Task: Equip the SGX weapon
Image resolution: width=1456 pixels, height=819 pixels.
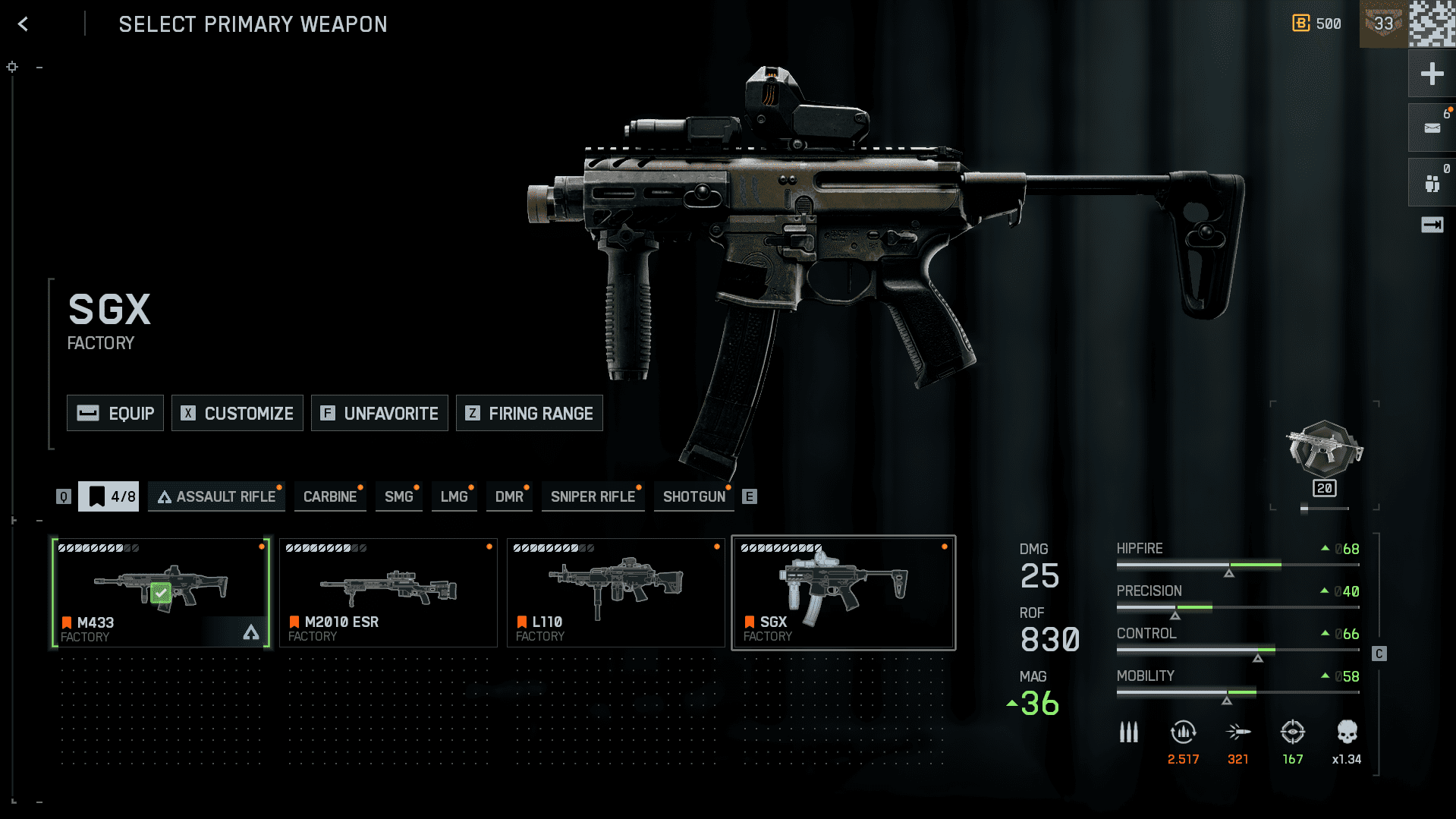Action: pyautogui.click(x=115, y=413)
